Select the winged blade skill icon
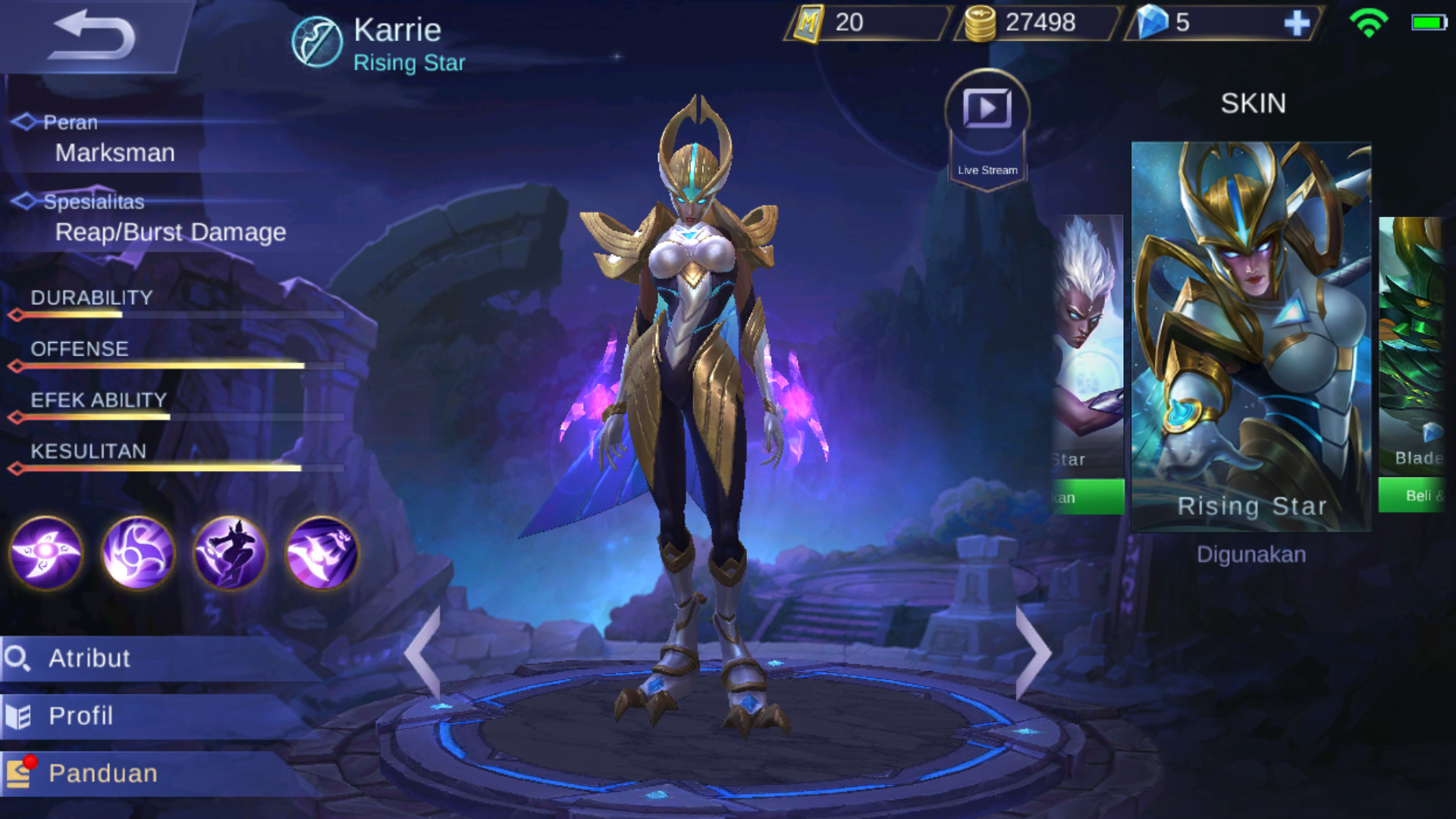Image resolution: width=1456 pixels, height=819 pixels. point(322,553)
